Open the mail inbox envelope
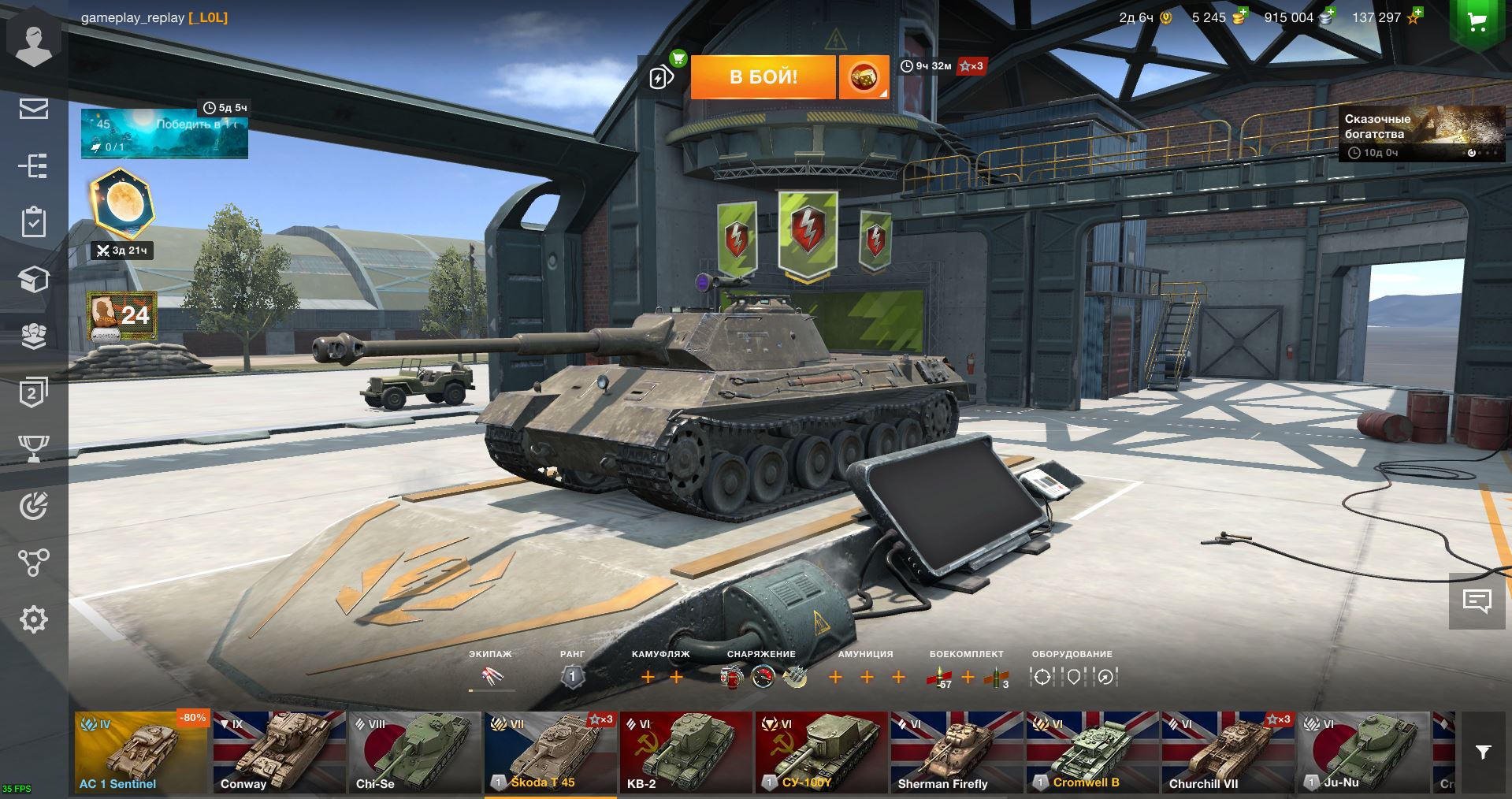The image size is (1512, 799). pos(33,109)
